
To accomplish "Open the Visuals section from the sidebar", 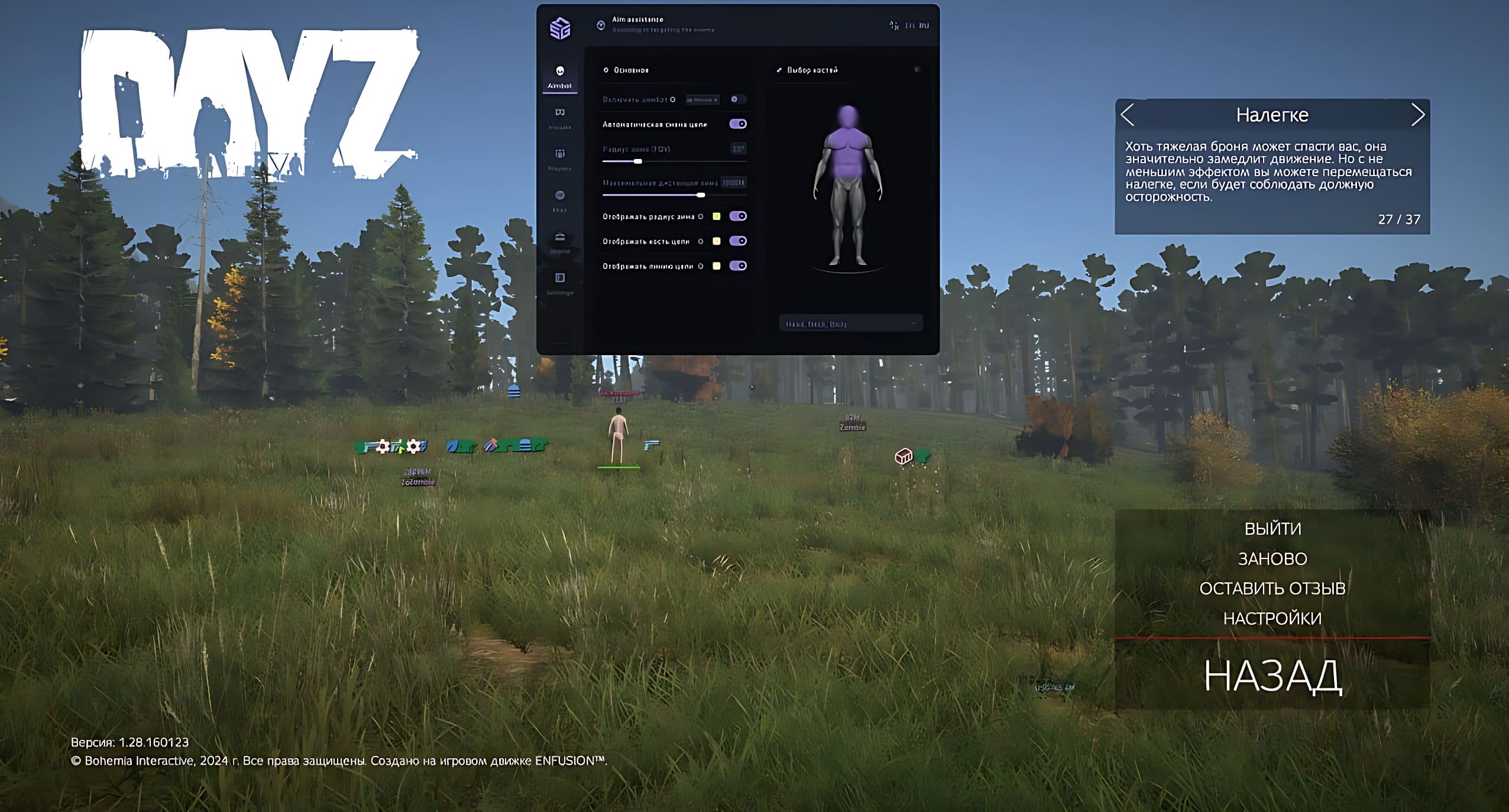I will click(560, 113).
